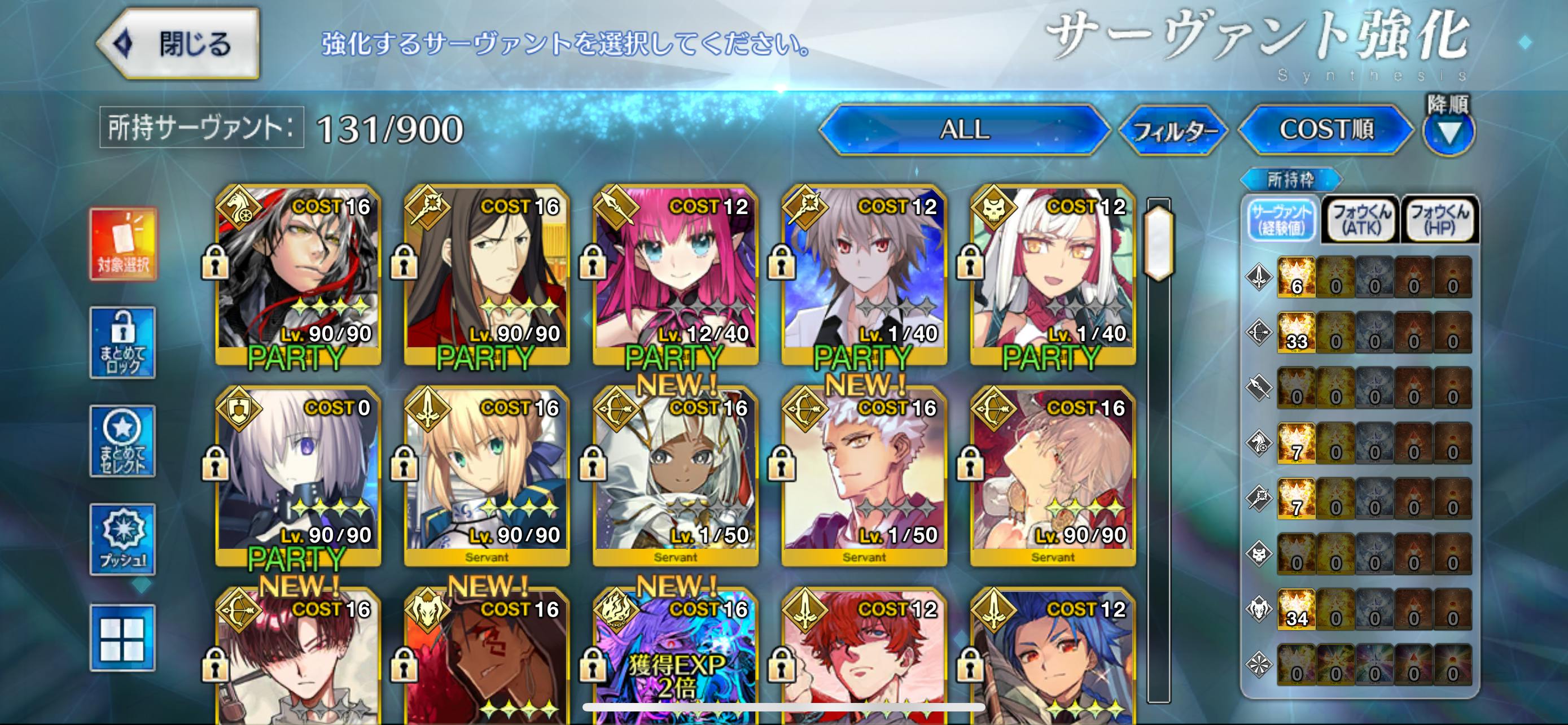The height and width of the screenshot is (725, 1568).
Task: Open the プッシュ! push button
Action: click(x=123, y=539)
